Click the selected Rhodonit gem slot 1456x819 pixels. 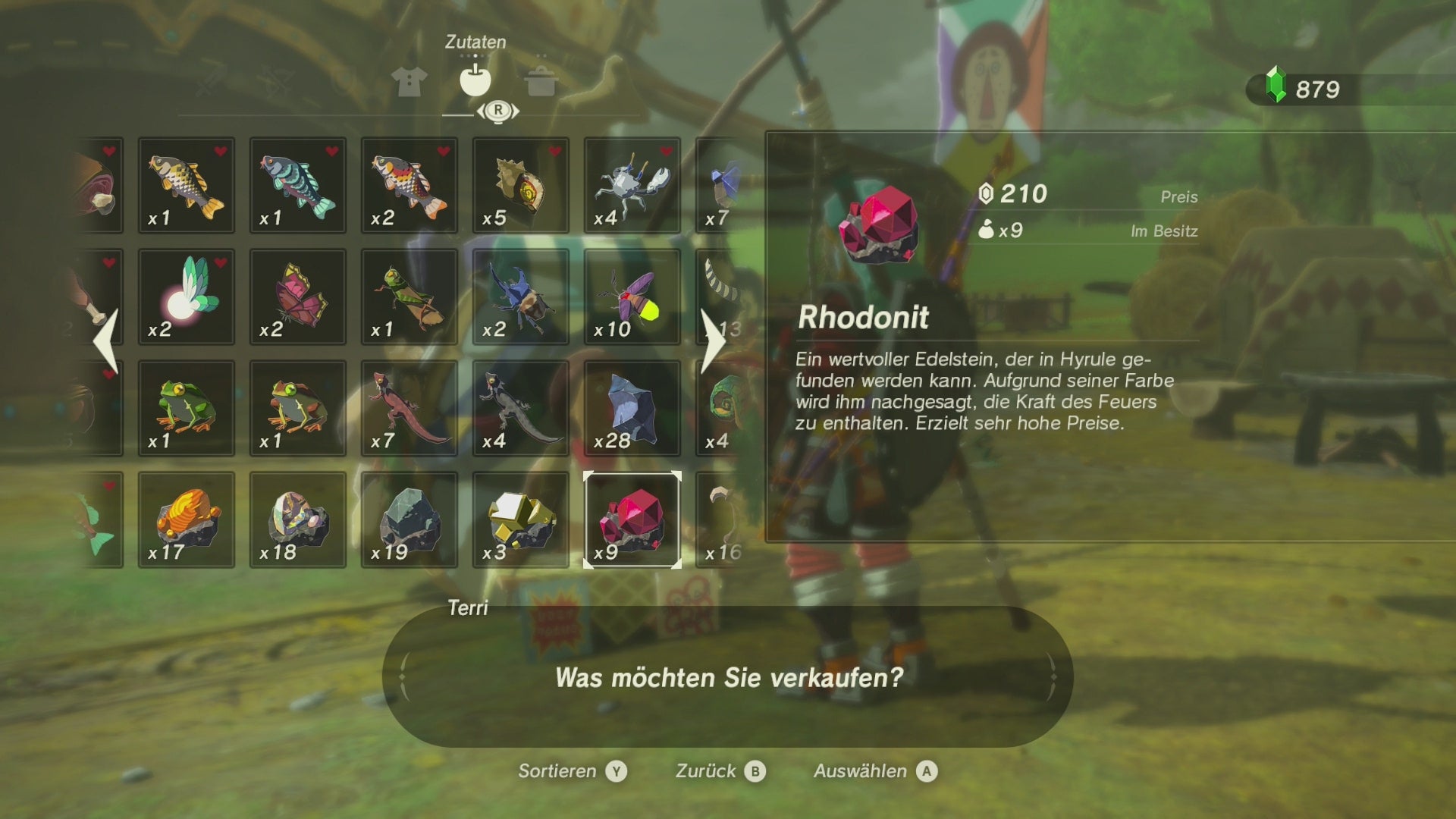click(633, 519)
